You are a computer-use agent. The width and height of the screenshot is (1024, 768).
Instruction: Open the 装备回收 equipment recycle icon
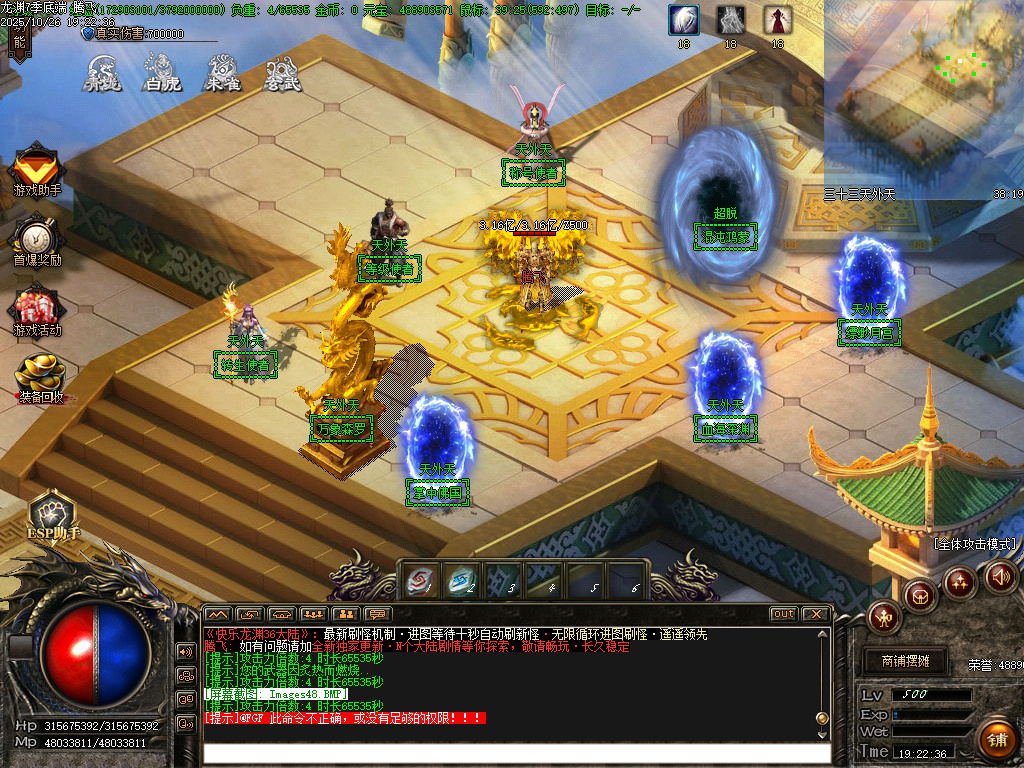pos(39,377)
